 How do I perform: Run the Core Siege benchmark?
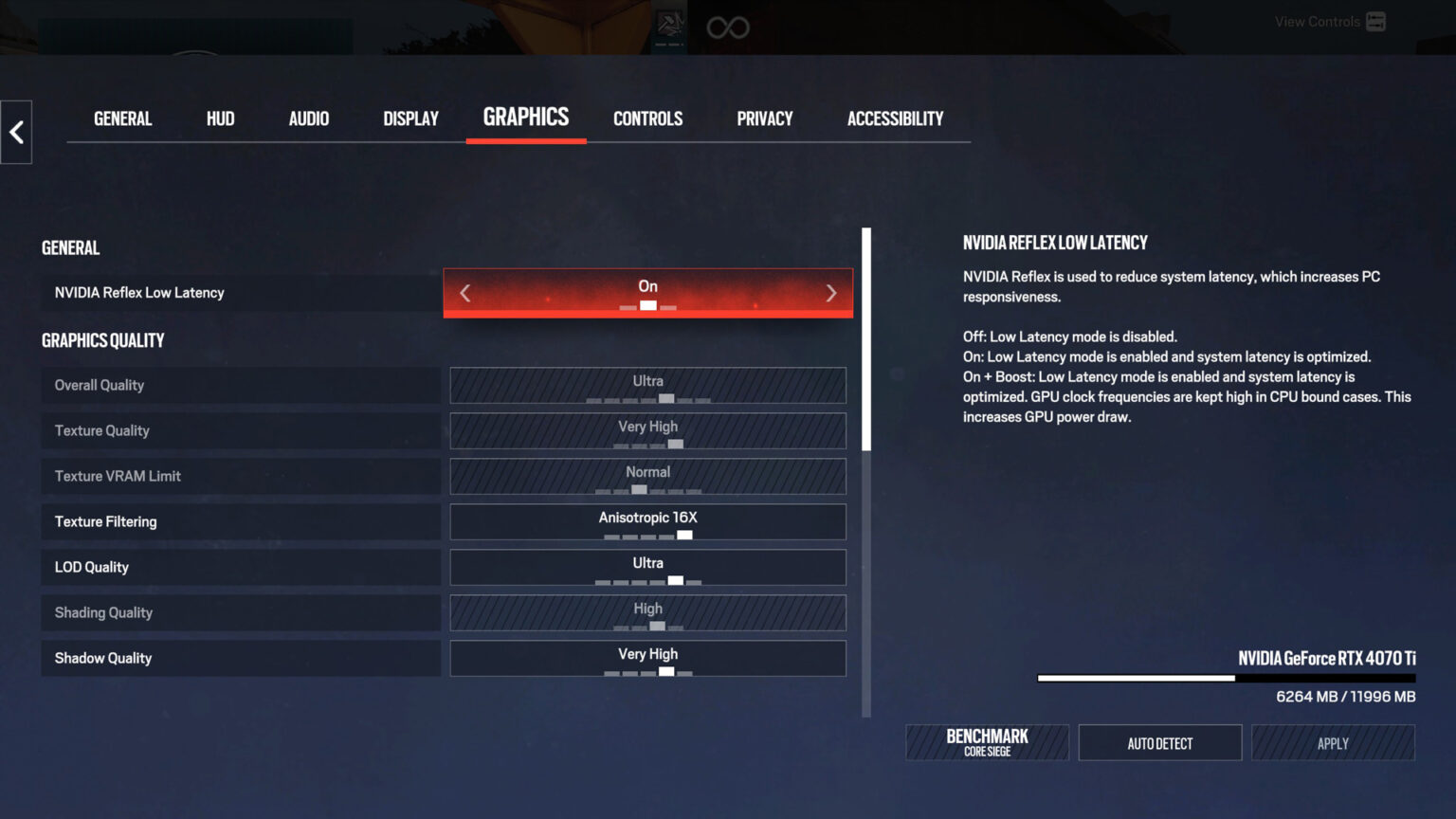987,742
